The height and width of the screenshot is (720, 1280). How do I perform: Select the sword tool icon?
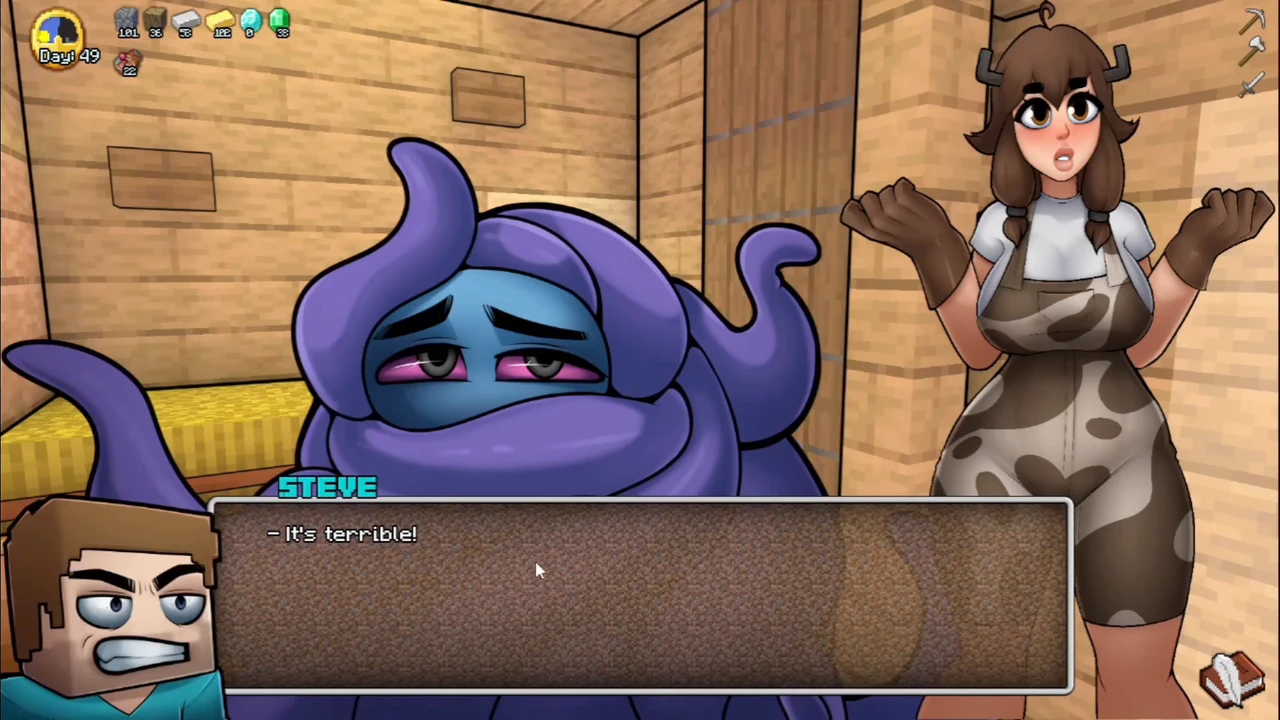pyautogui.click(x=1251, y=86)
